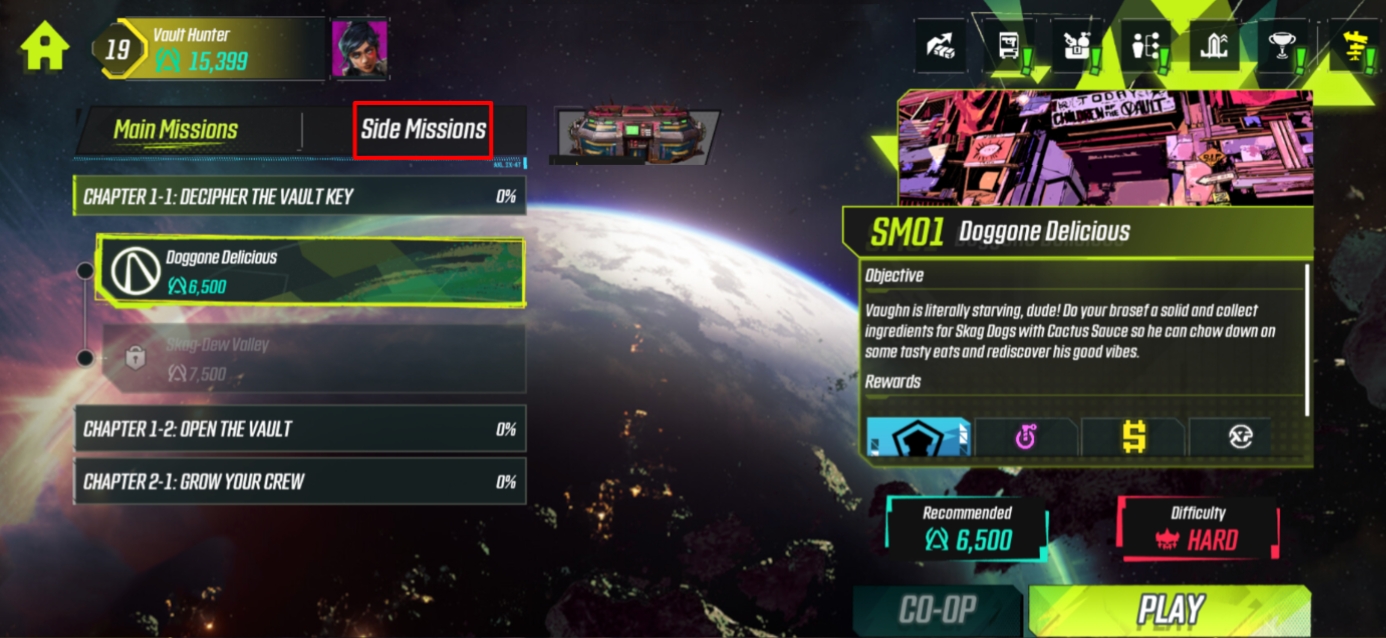Viewport: 1386px width, 638px height.
Task: Open the Vault Hunter portrait
Action: pos(359,47)
